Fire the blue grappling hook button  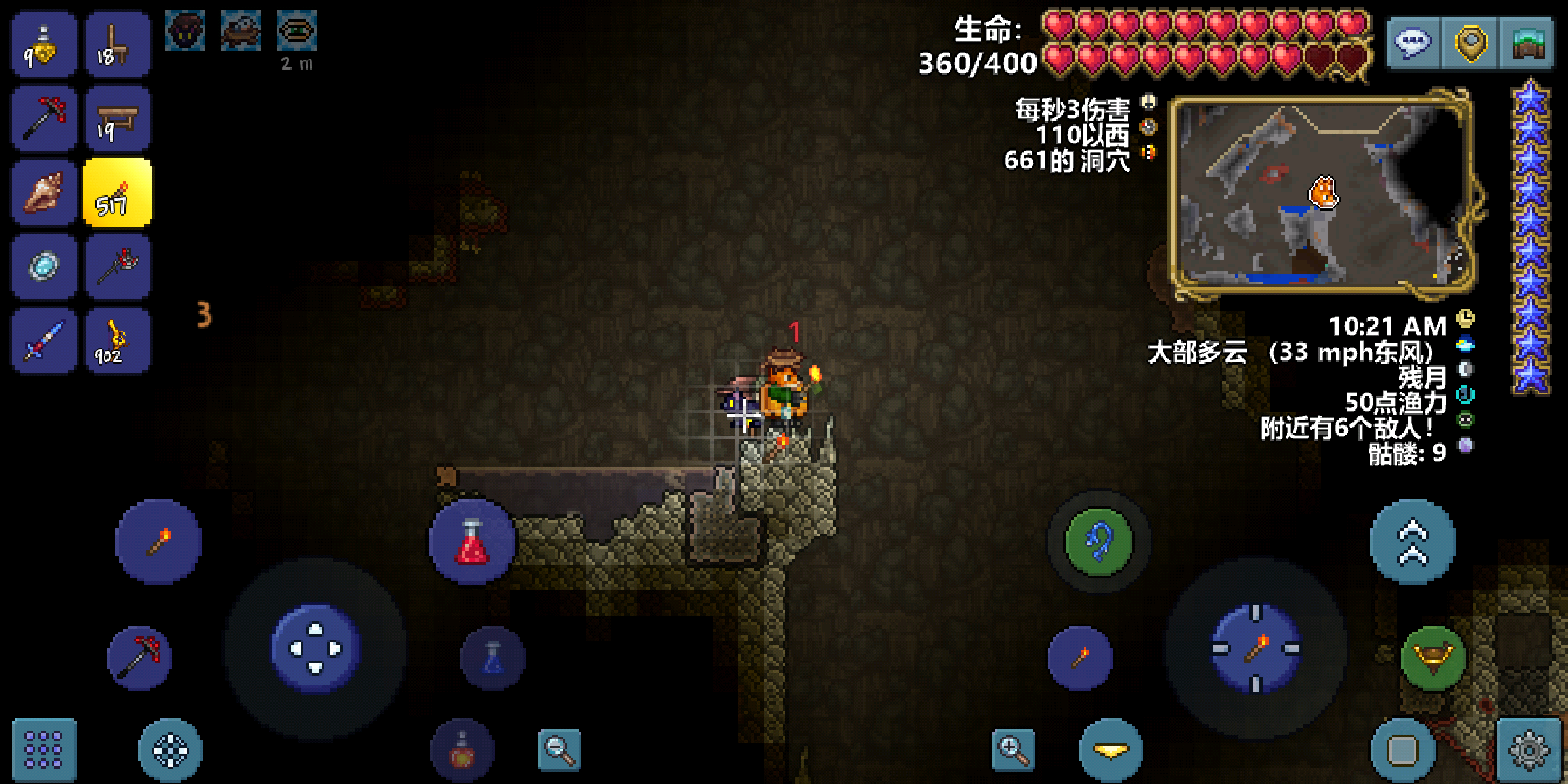click(1099, 542)
